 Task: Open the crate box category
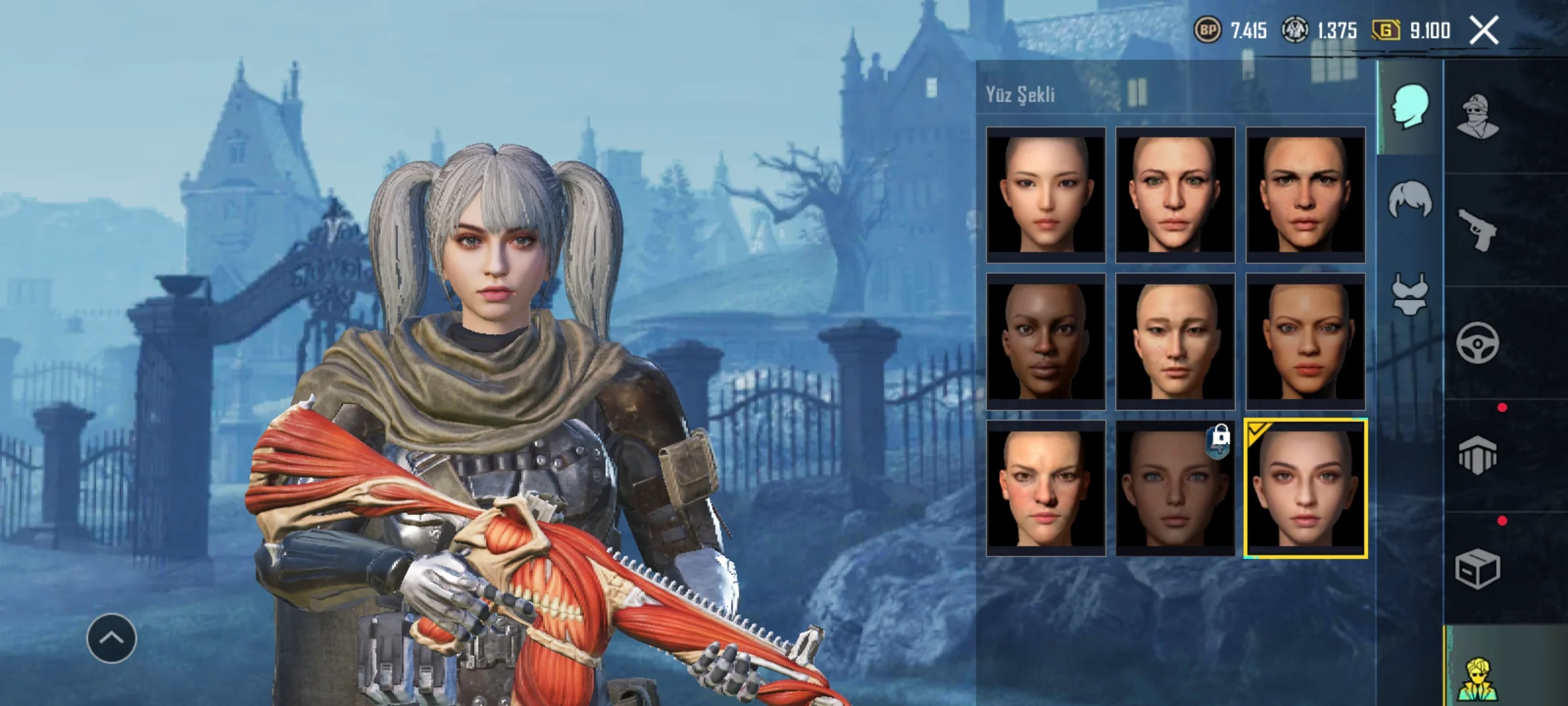(1478, 569)
